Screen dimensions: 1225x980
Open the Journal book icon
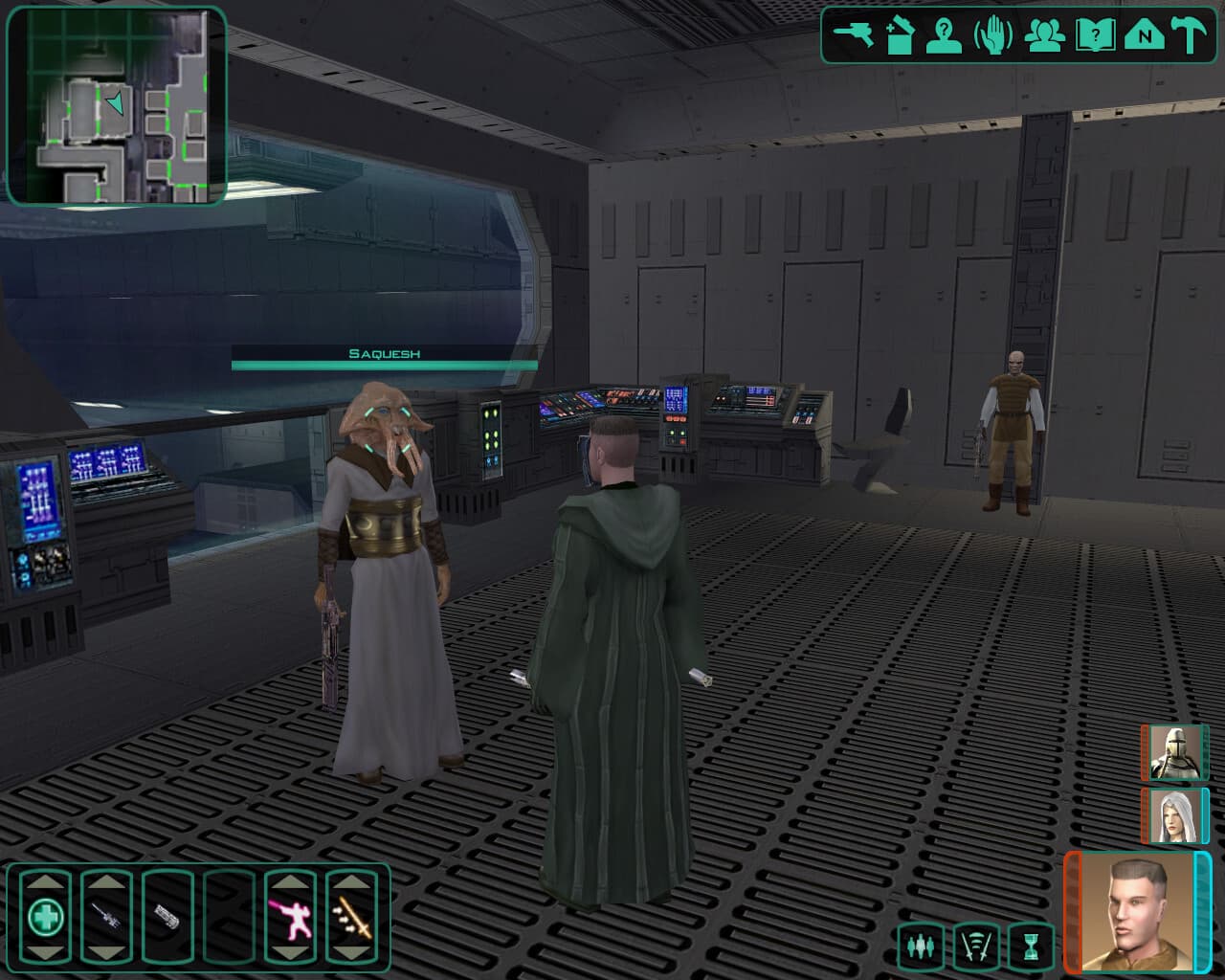coord(1095,34)
